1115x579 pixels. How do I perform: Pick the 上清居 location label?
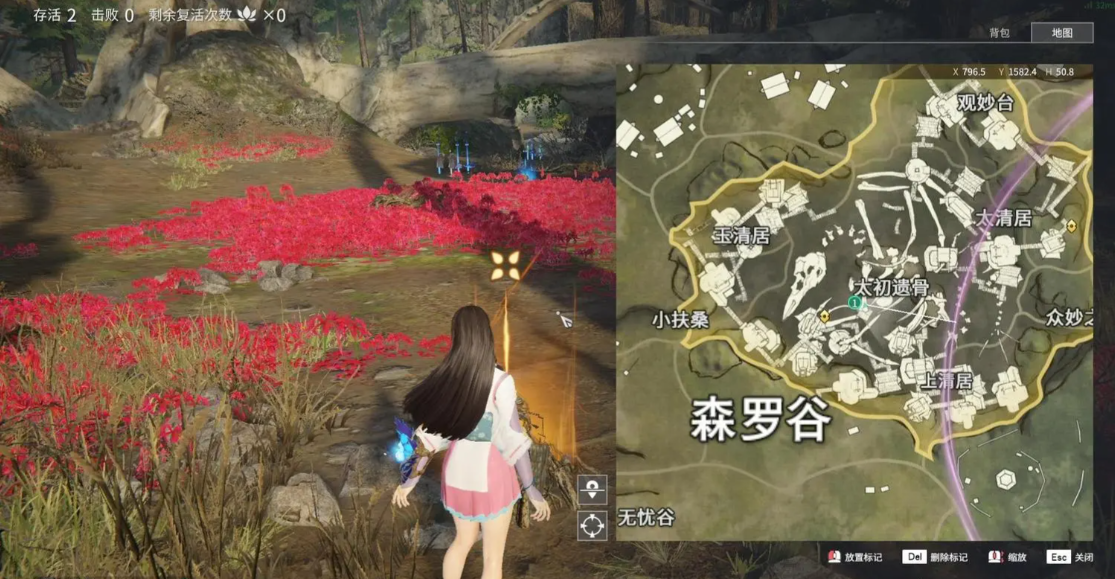point(945,381)
